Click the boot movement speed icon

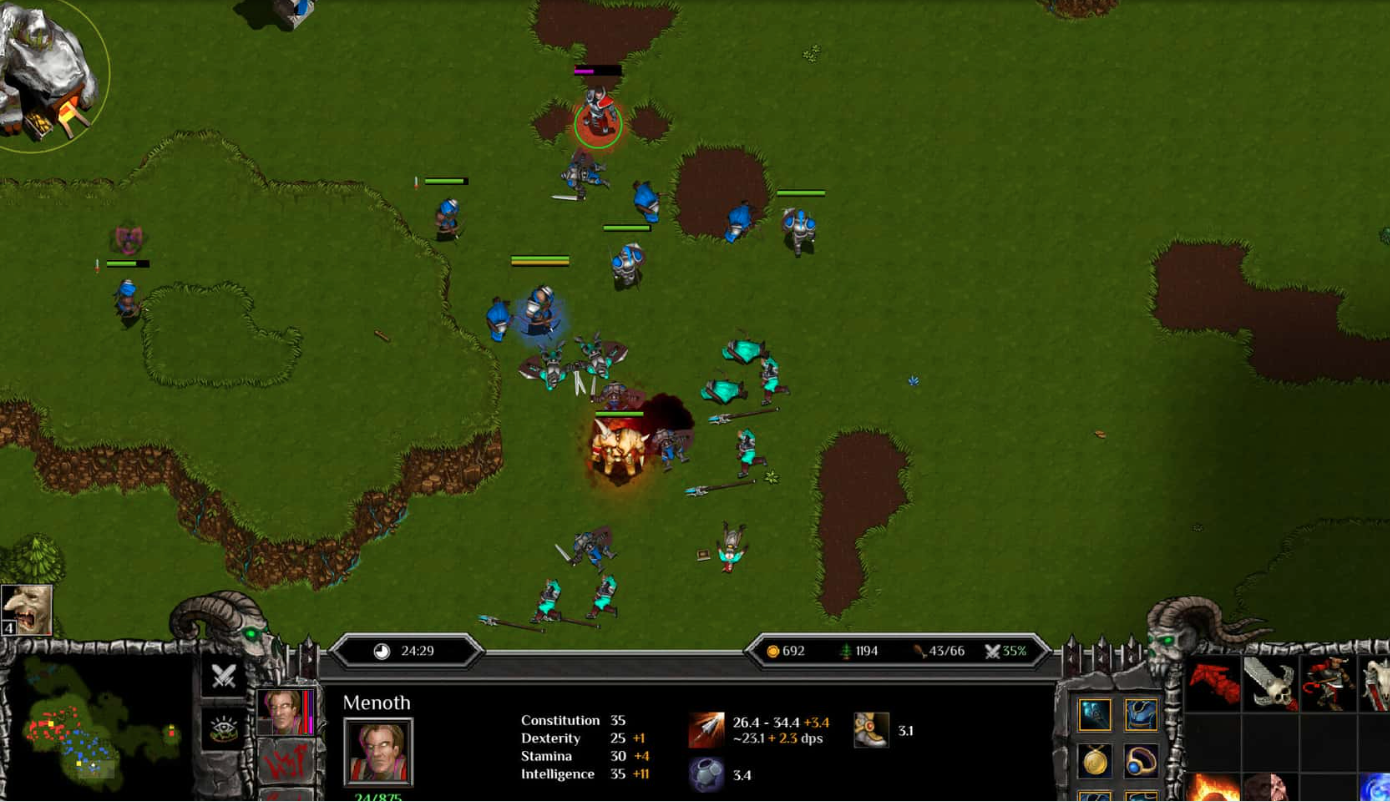click(x=871, y=730)
